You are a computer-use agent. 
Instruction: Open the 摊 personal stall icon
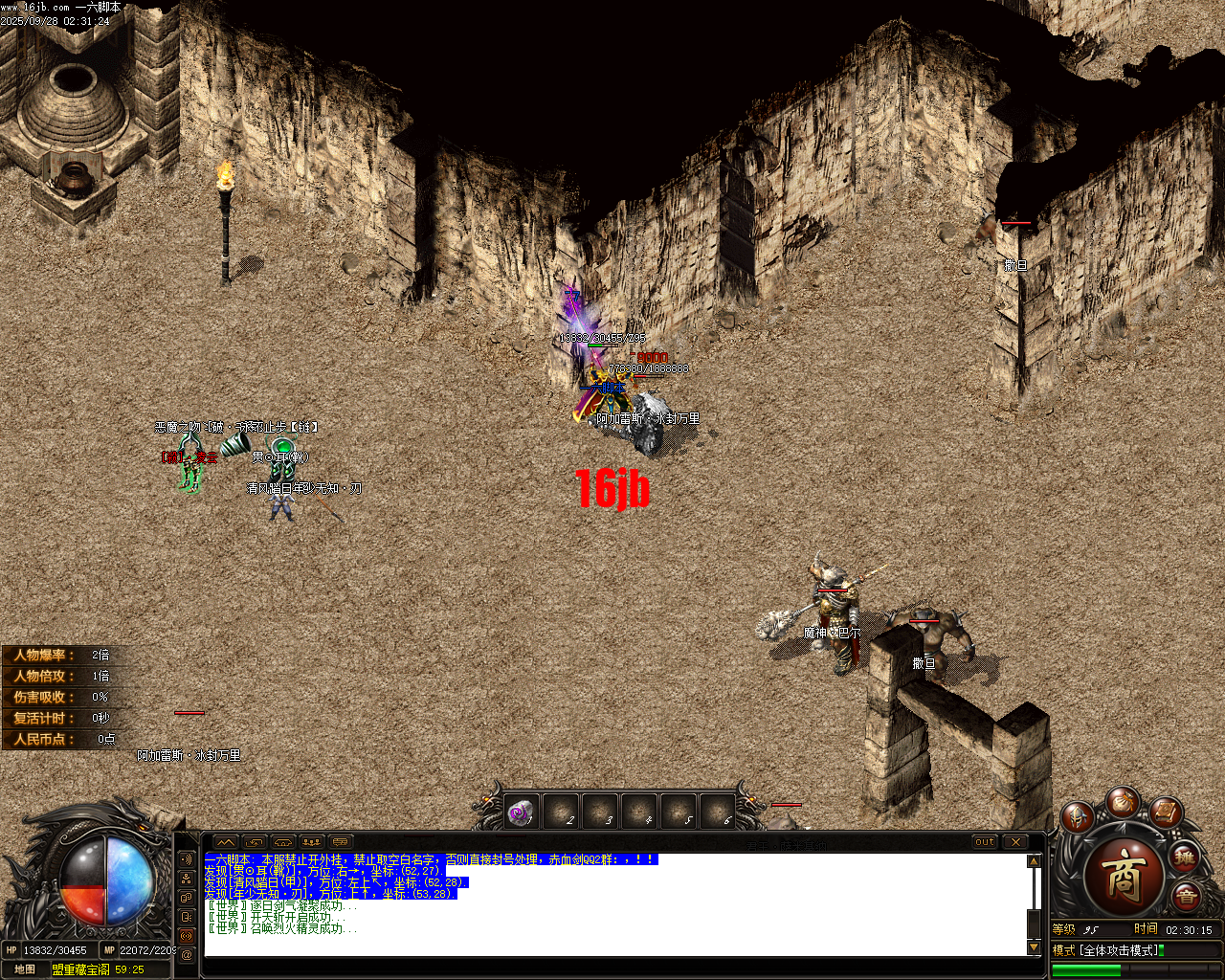(1184, 857)
